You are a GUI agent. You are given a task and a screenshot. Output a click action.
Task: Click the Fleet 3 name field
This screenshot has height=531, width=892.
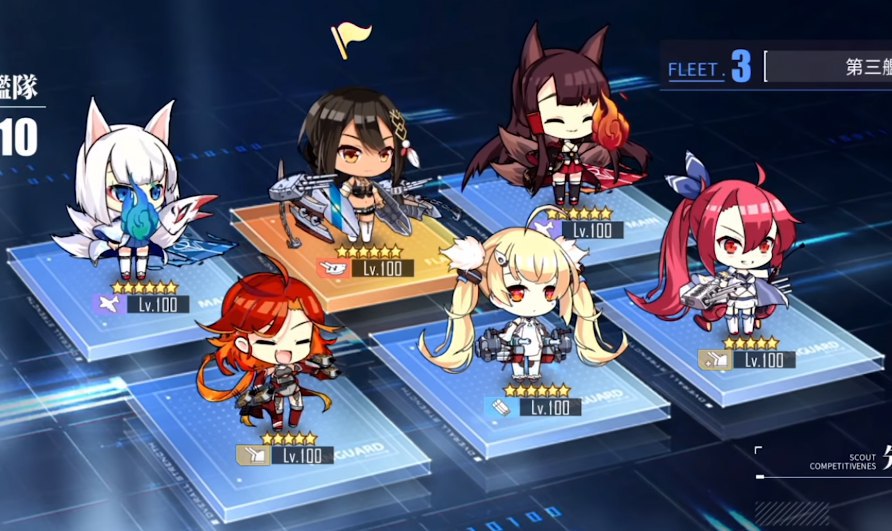[830, 68]
